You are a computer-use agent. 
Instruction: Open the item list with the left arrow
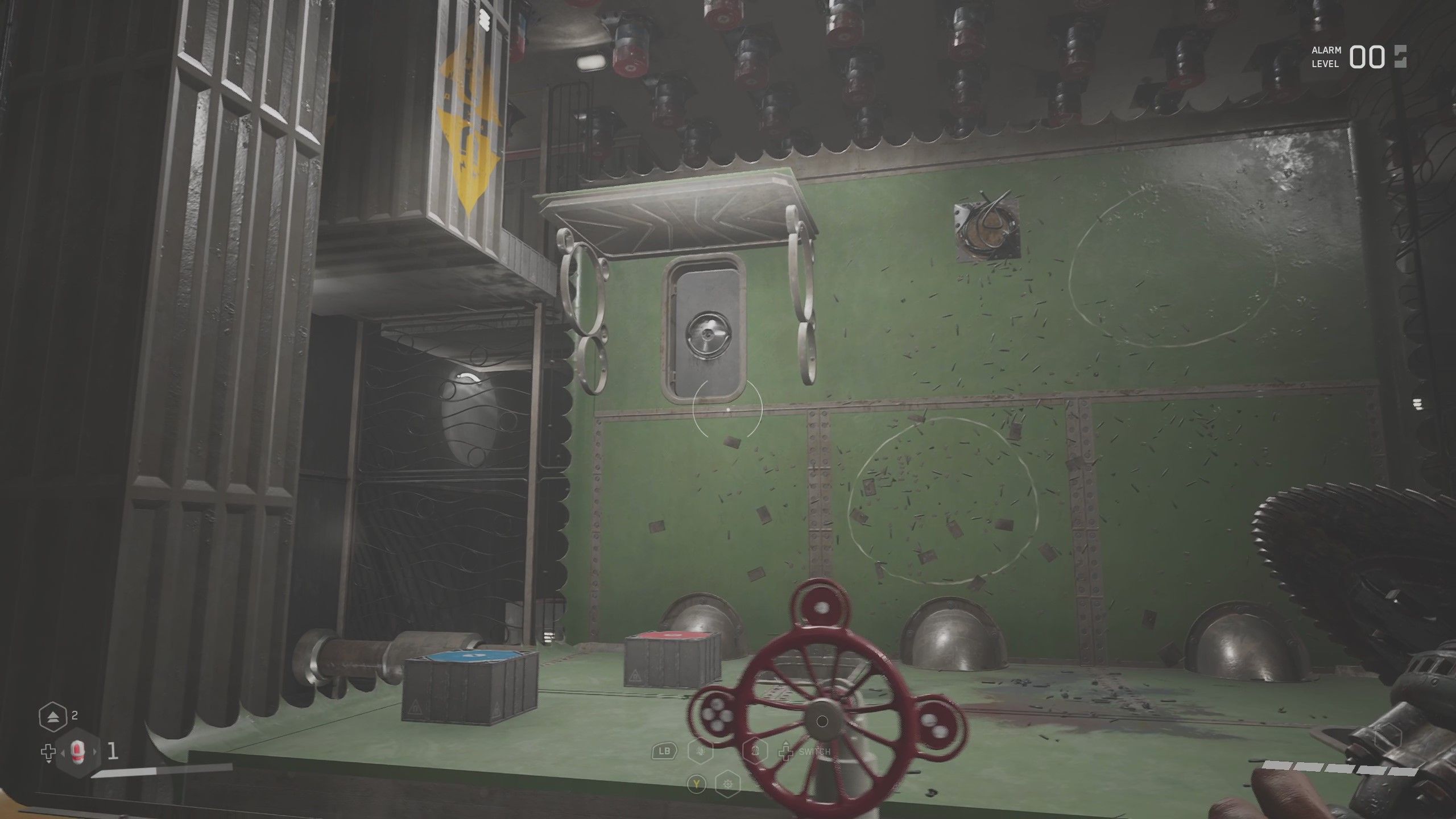pyautogui.click(x=63, y=752)
